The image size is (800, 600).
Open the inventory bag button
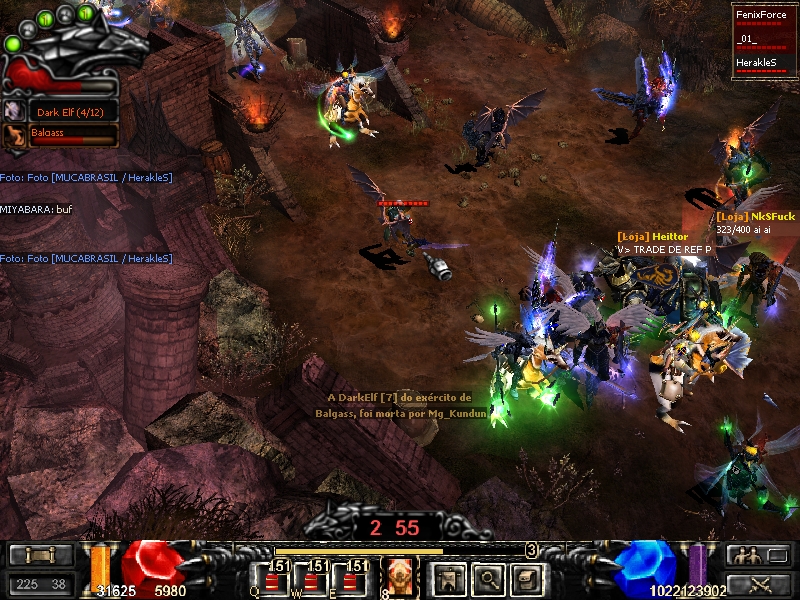[x=527, y=577]
